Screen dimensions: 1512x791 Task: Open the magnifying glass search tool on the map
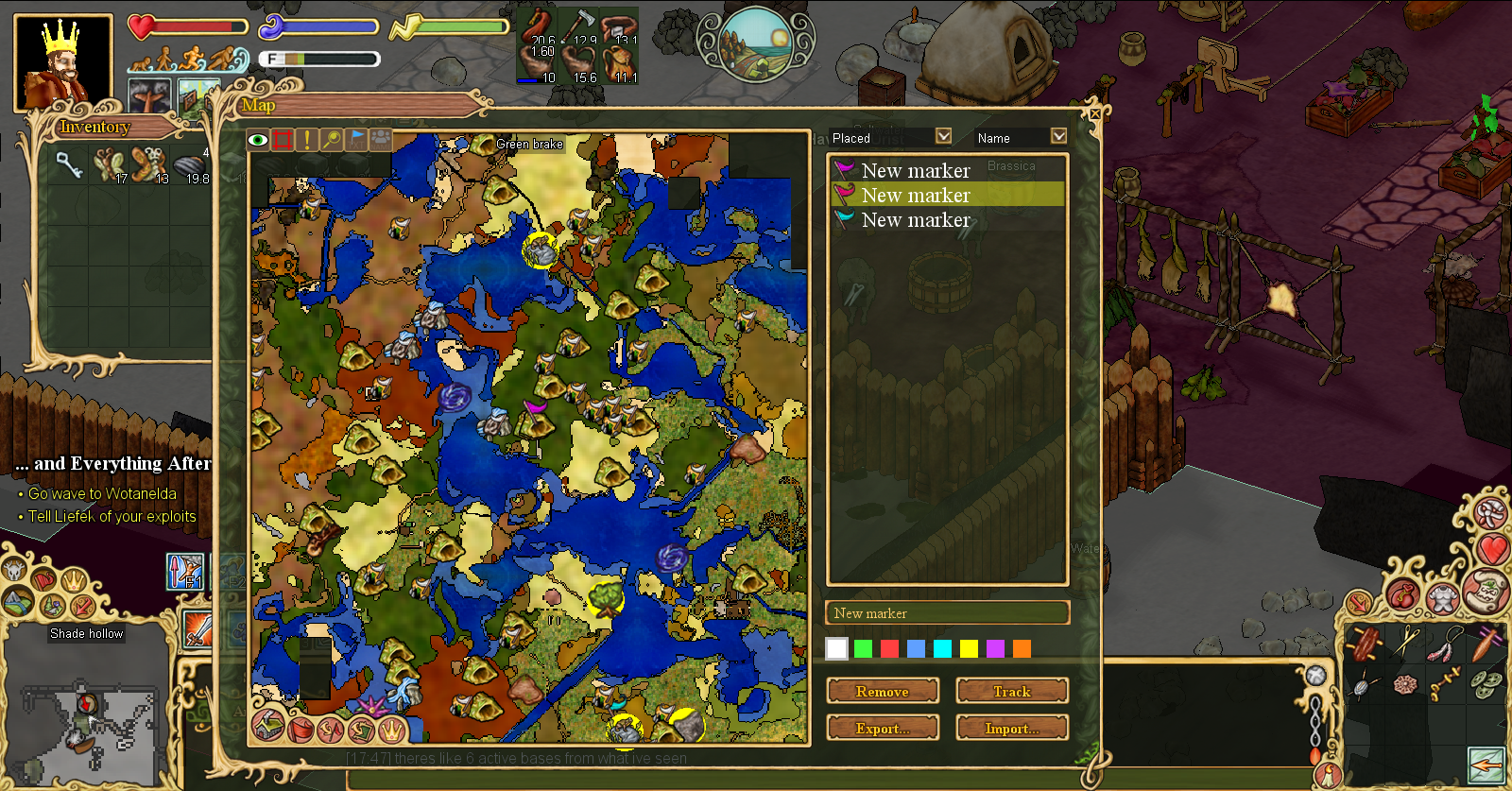(x=331, y=139)
